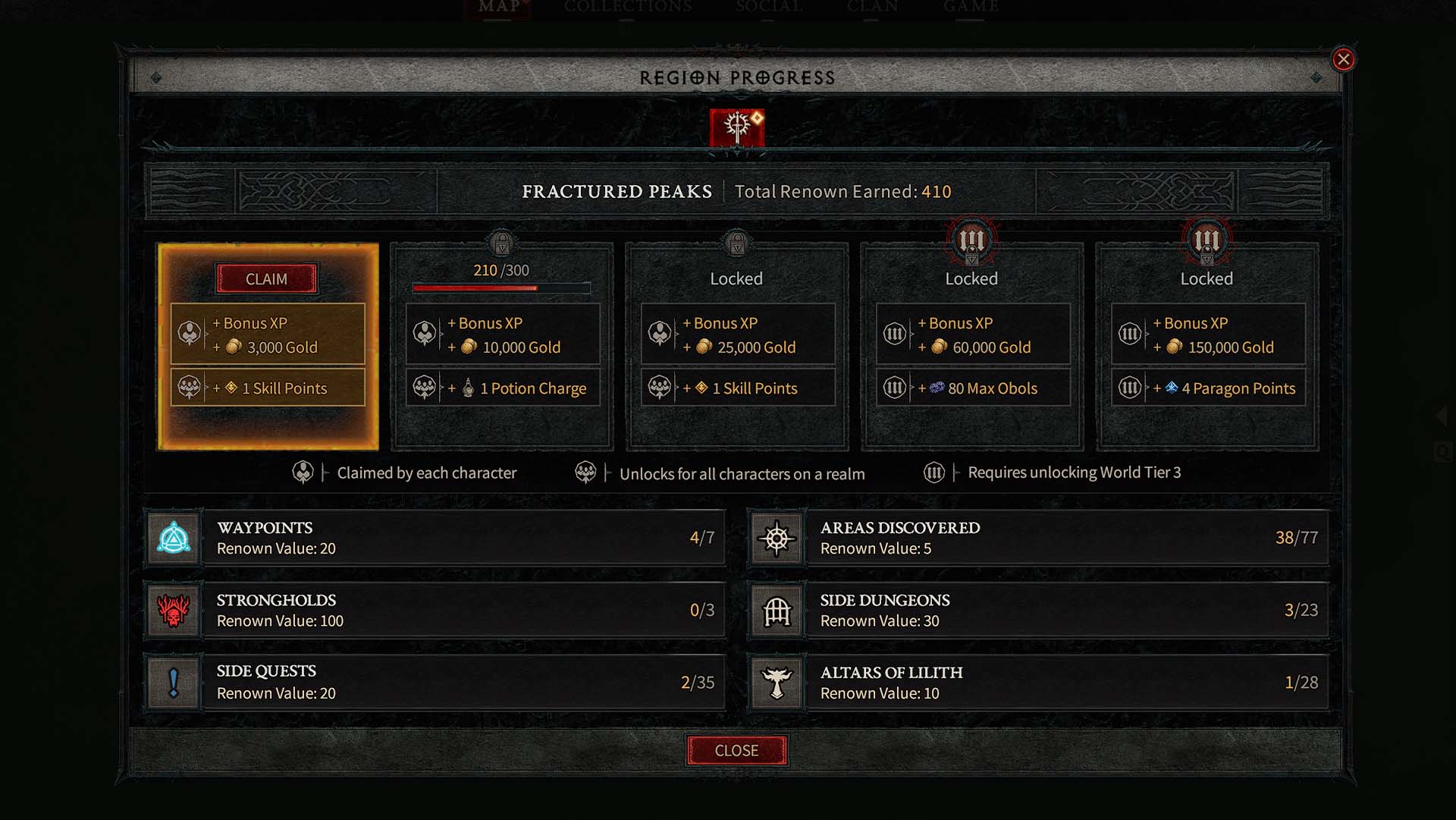The width and height of the screenshot is (1456, 820).
Task: Switch to the SOCIAL tab
Action: [768, 7]
